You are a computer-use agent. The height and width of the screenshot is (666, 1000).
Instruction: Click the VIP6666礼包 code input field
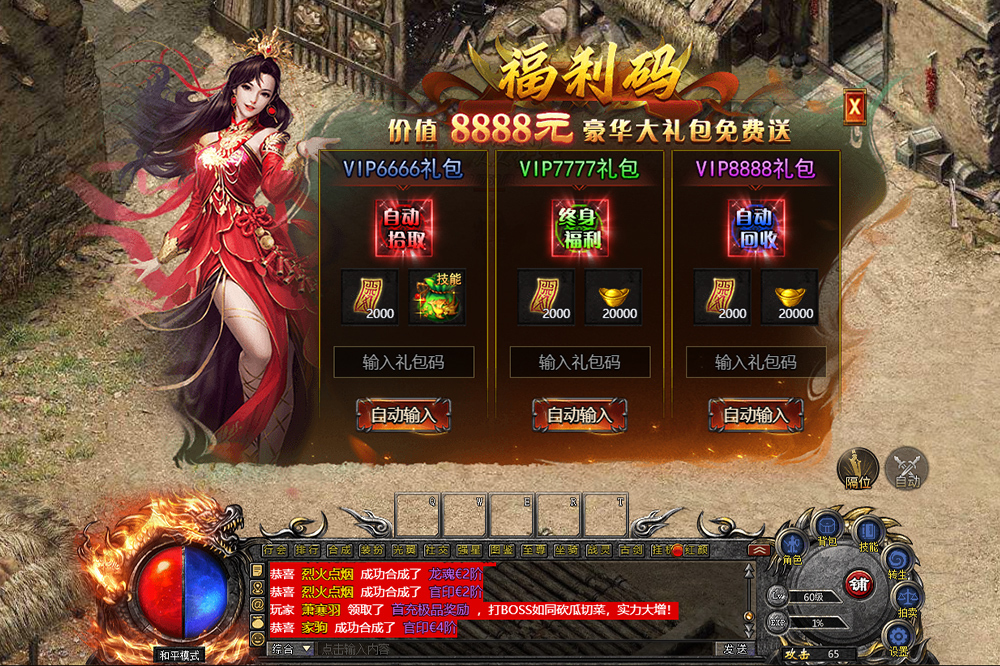(404, 362)
